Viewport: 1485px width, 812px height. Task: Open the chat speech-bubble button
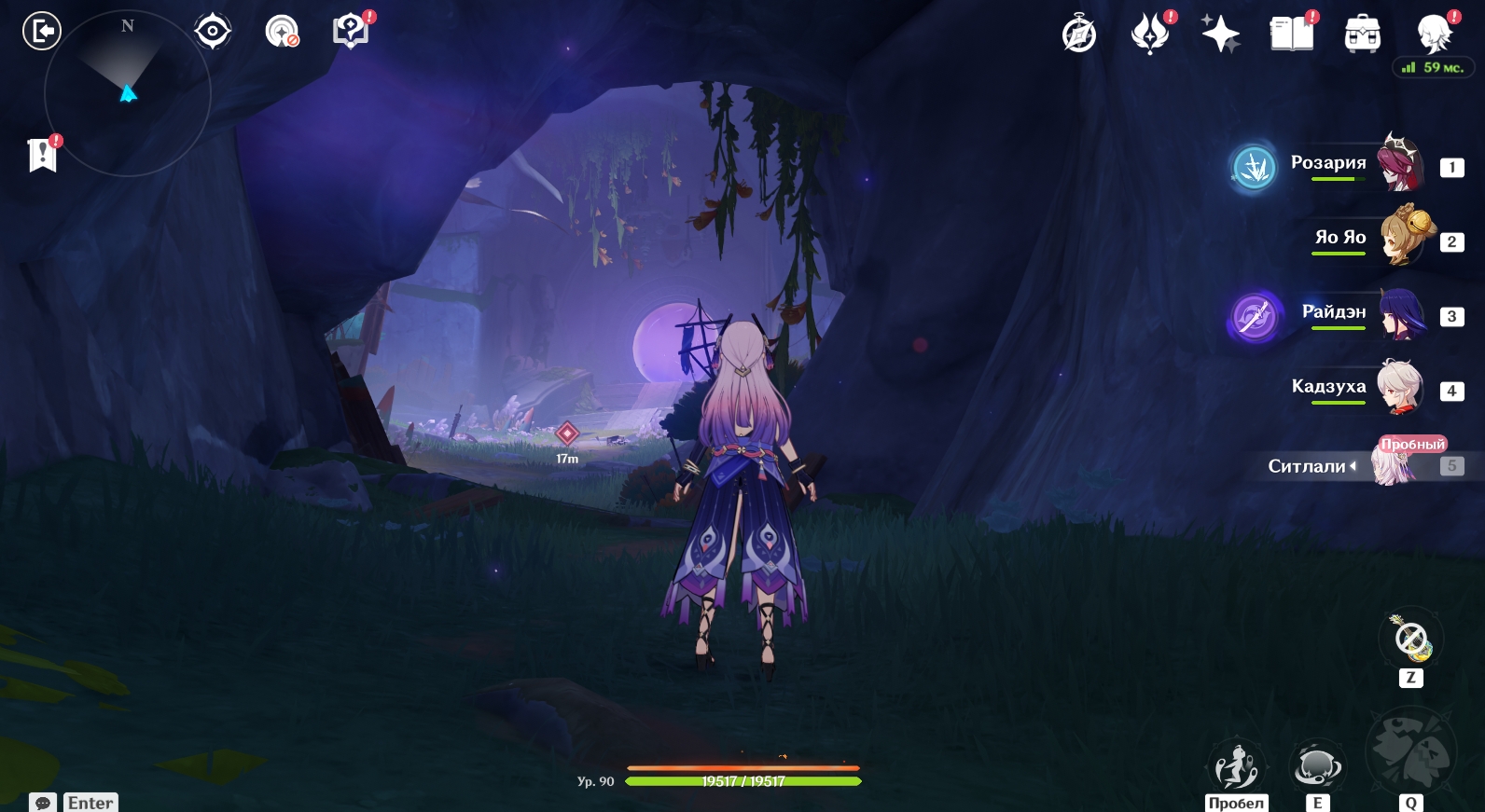click(43, 803)
